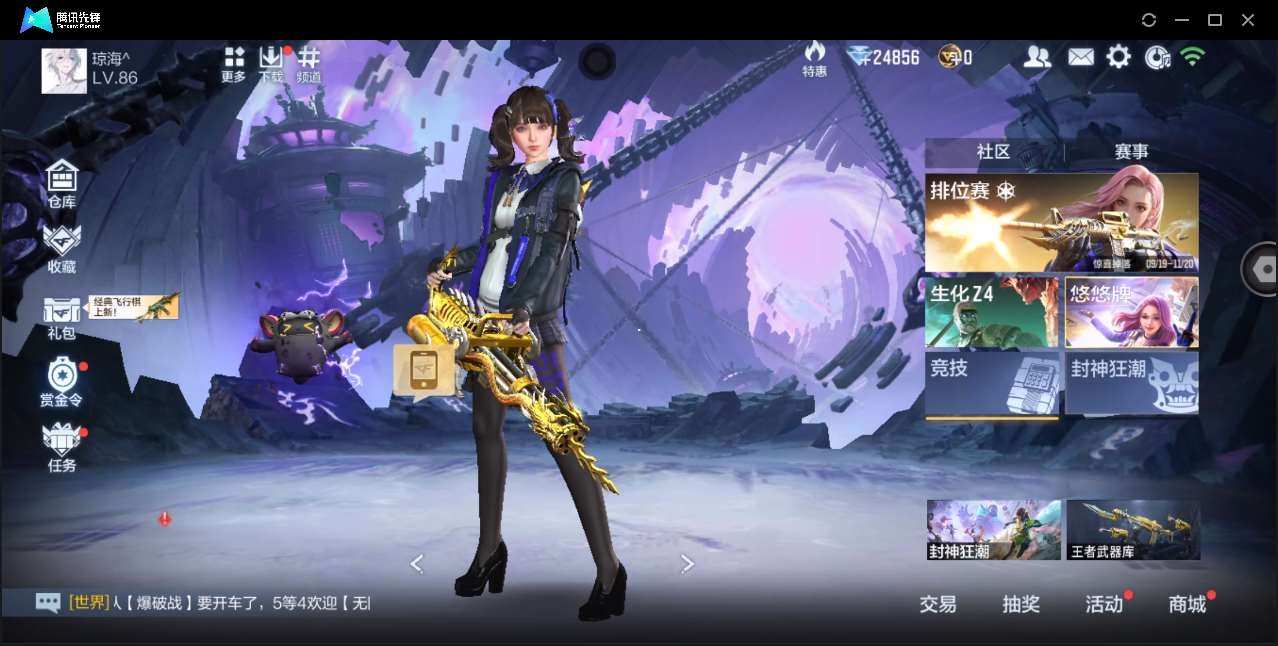Viewport: 1278px width, 646px height.
Task: Open the 收藏 collection menu
Action: [62, 247]
